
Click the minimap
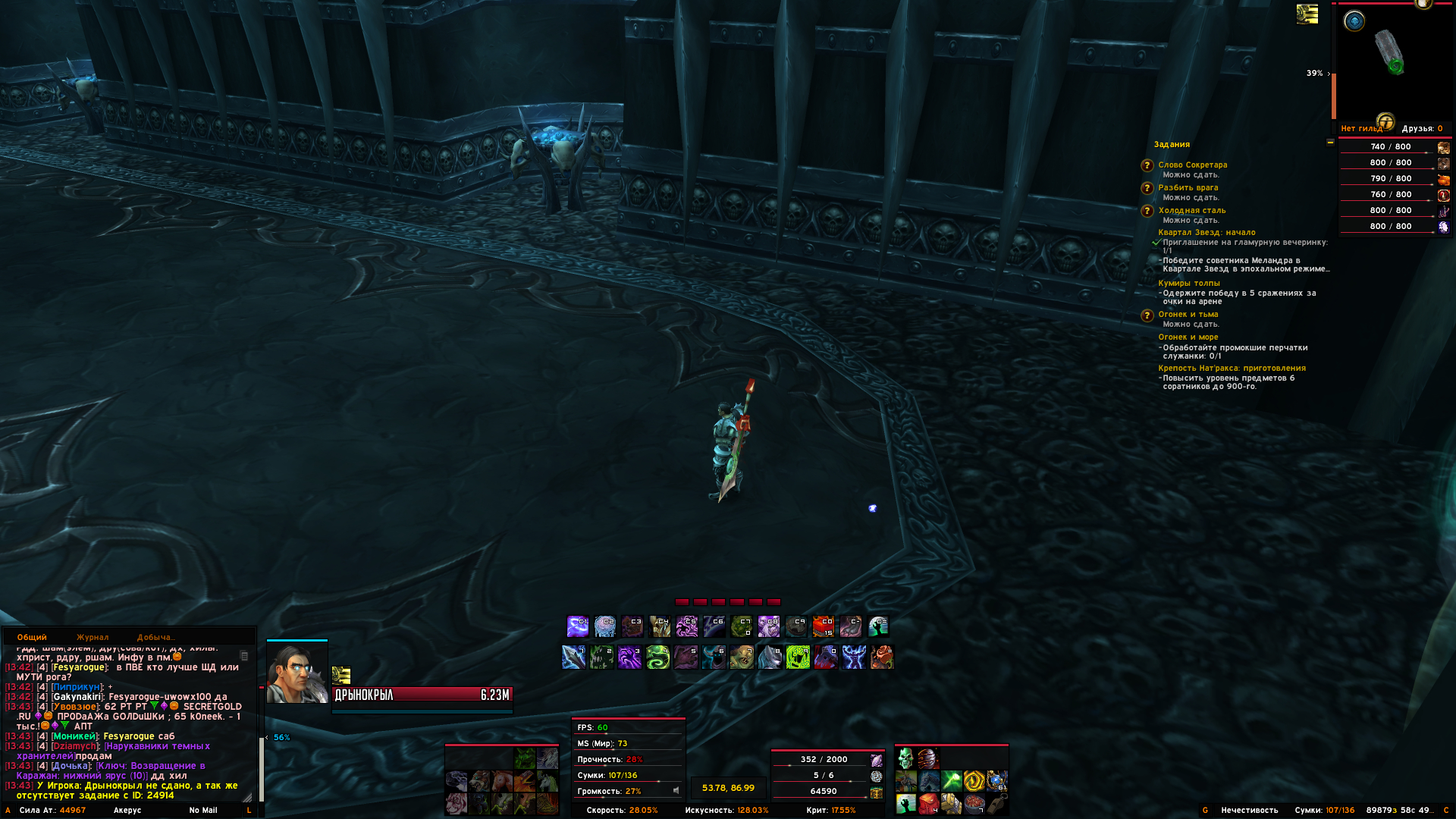coord(1394,59)
